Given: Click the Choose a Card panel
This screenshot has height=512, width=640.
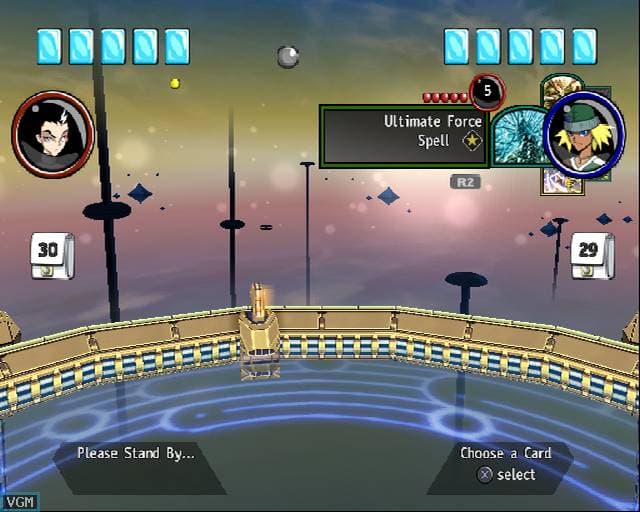Looking at the screenshot, I should (505, 464).
